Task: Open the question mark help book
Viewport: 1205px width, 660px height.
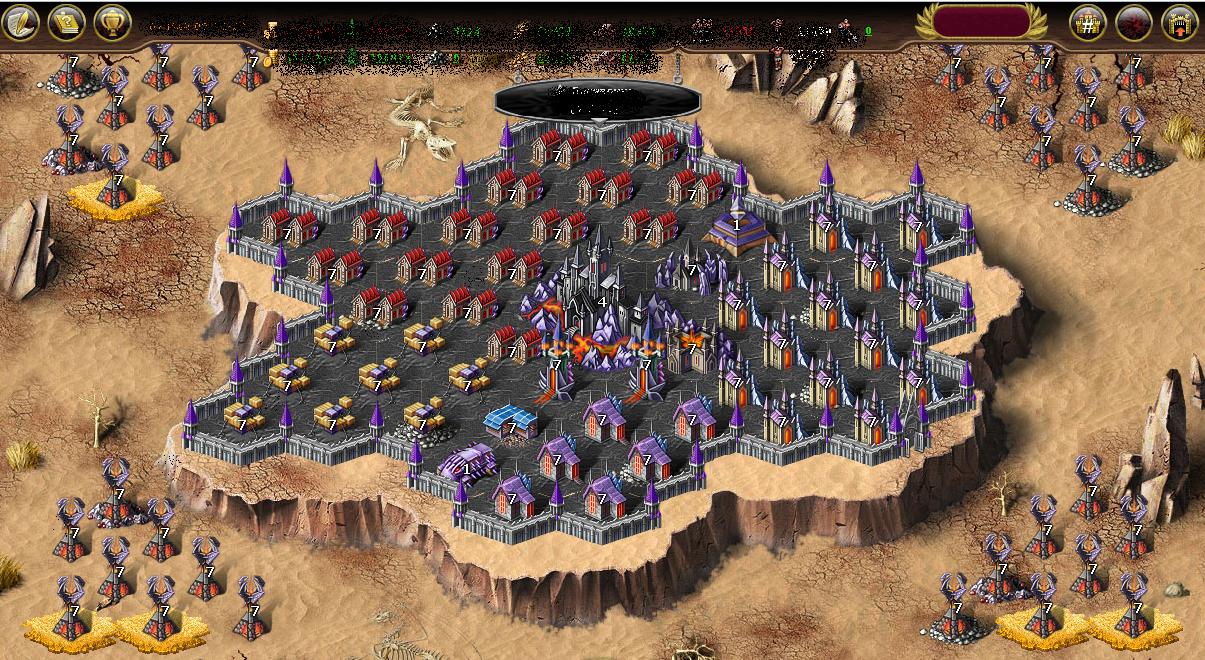Action: (x=67, y=22)
